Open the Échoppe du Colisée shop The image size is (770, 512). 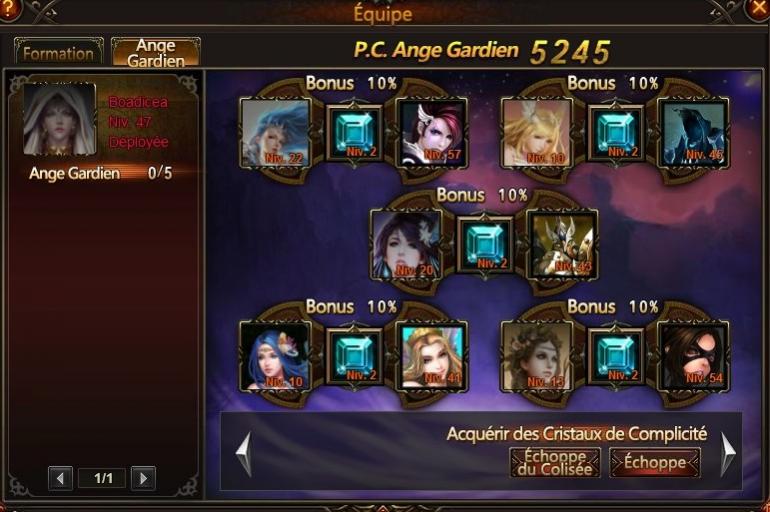point(554,462)
